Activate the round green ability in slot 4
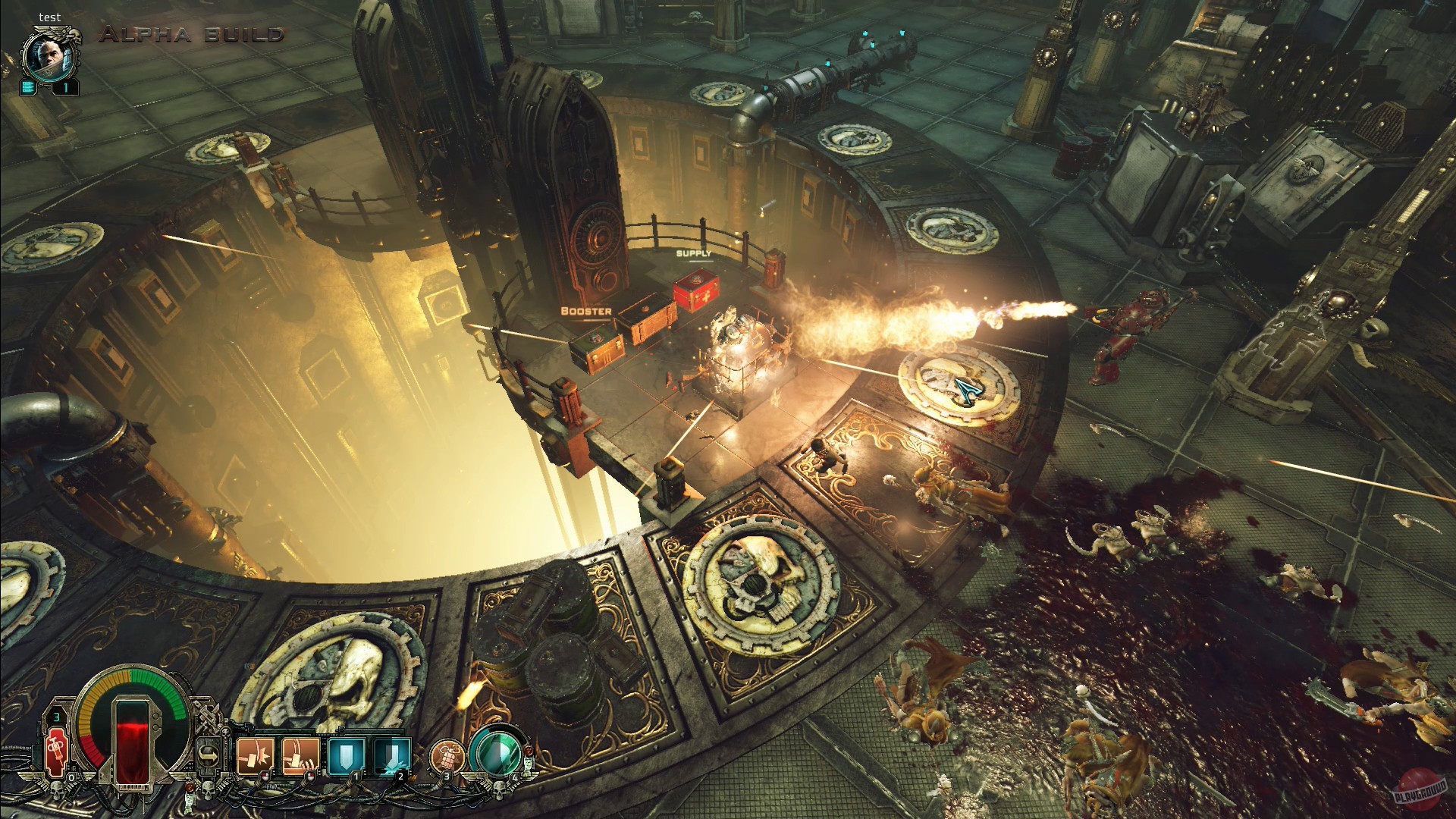1456x819 pixels. [x=495, y=753]
